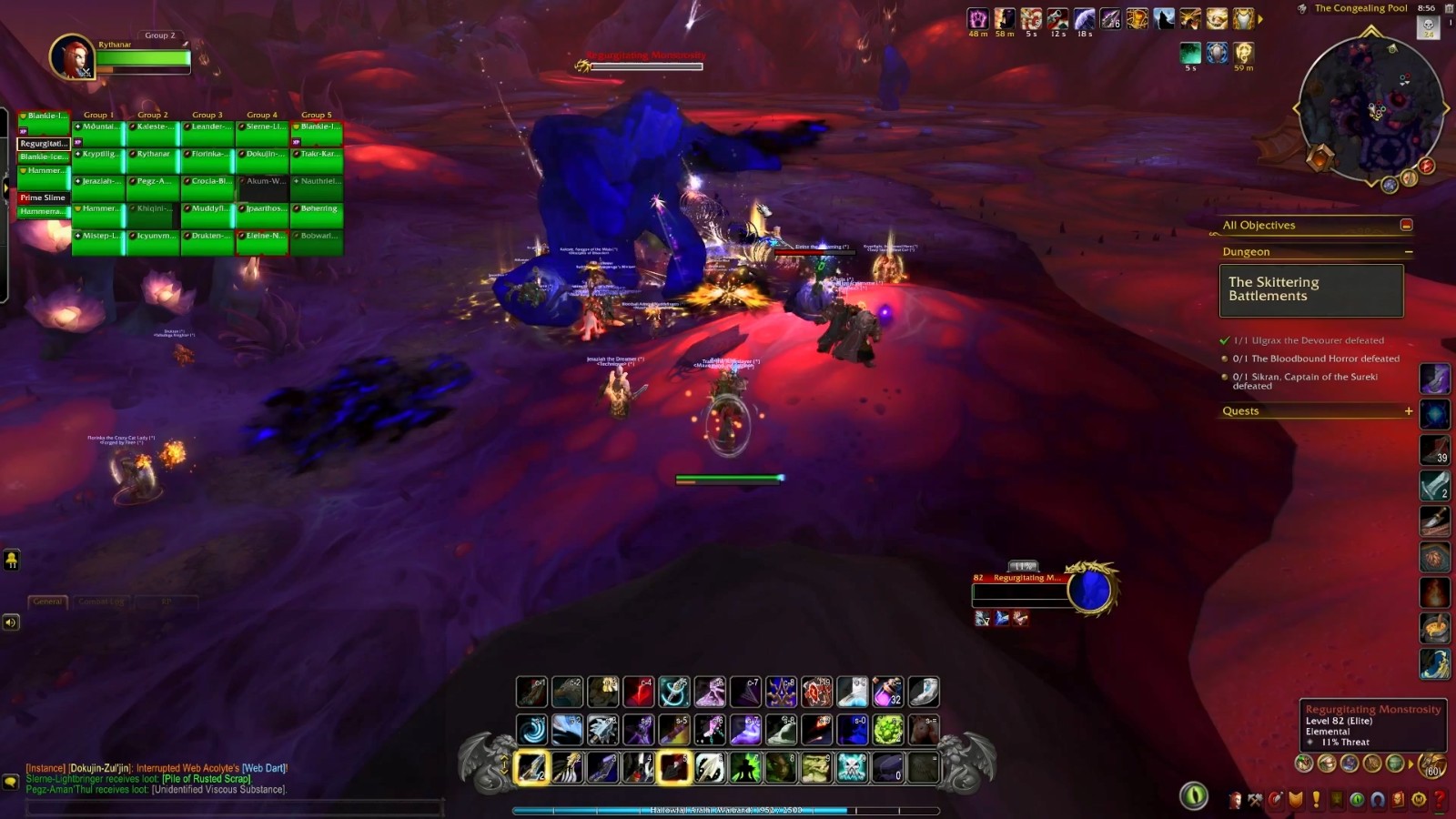
Task: Use the red crystal ability labeled c-4
Action: (639, 693)
